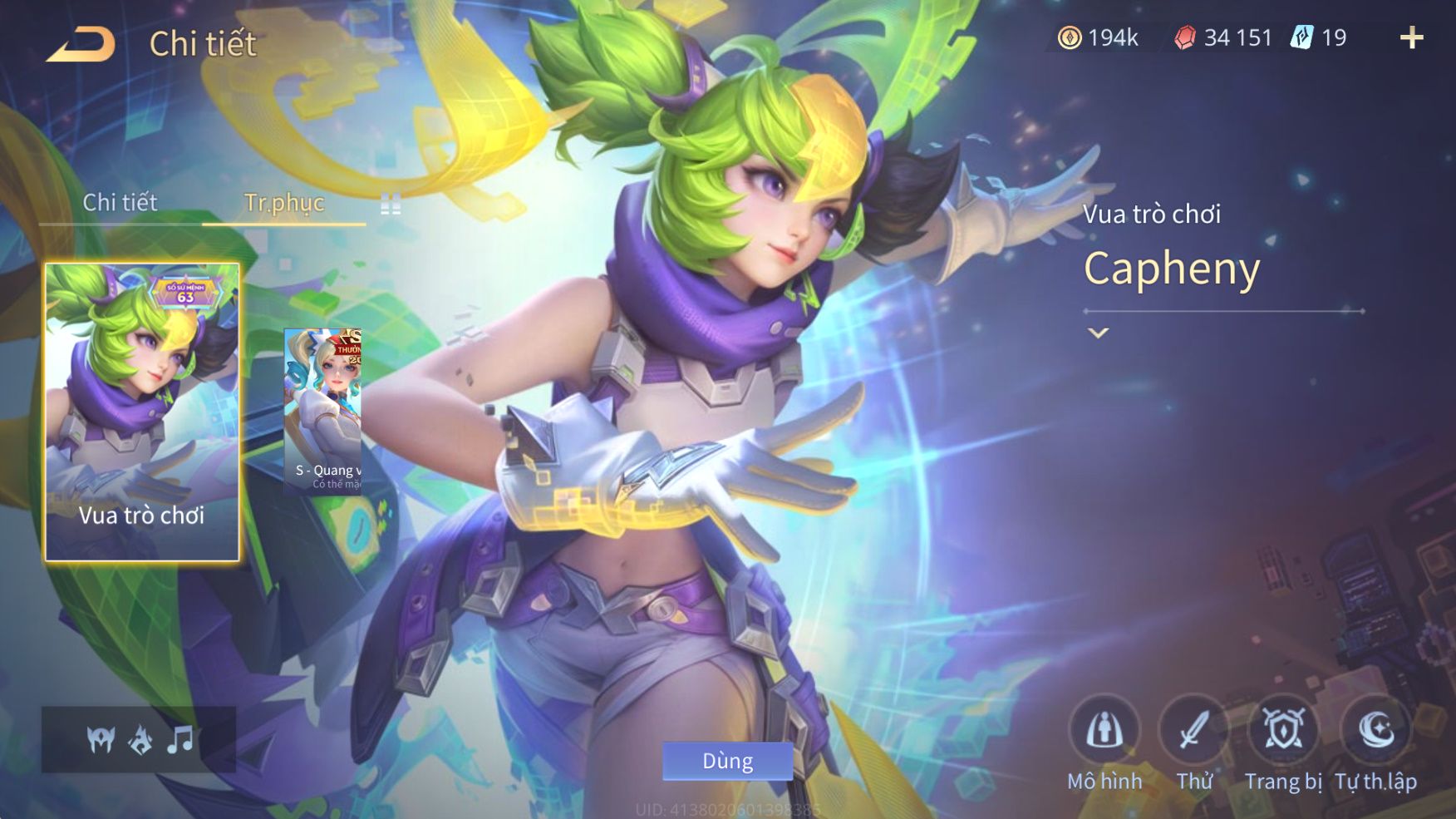Click the Dùng button to equip skin
The height and width of the screenshot is (819, 1456).
[x=727, y=761]
